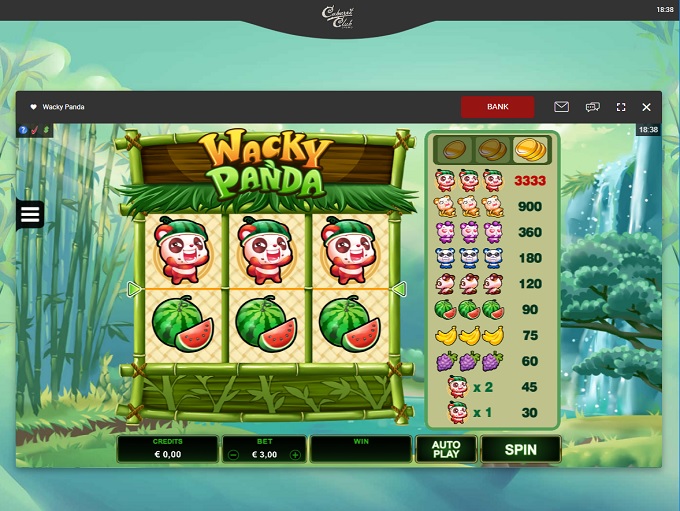Open the blue question mark help icon
This screenshot has width=680, height=511.
(22, 130)
